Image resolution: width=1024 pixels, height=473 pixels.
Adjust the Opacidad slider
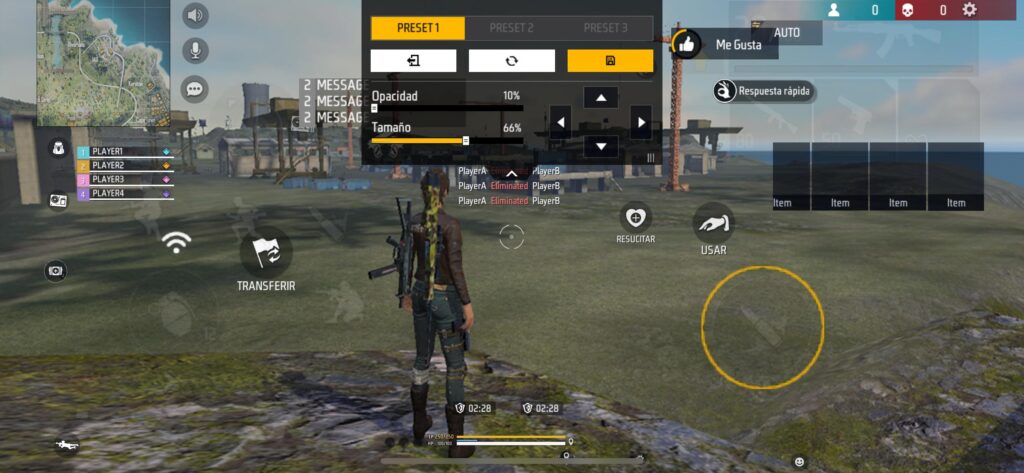pos(374,107)
